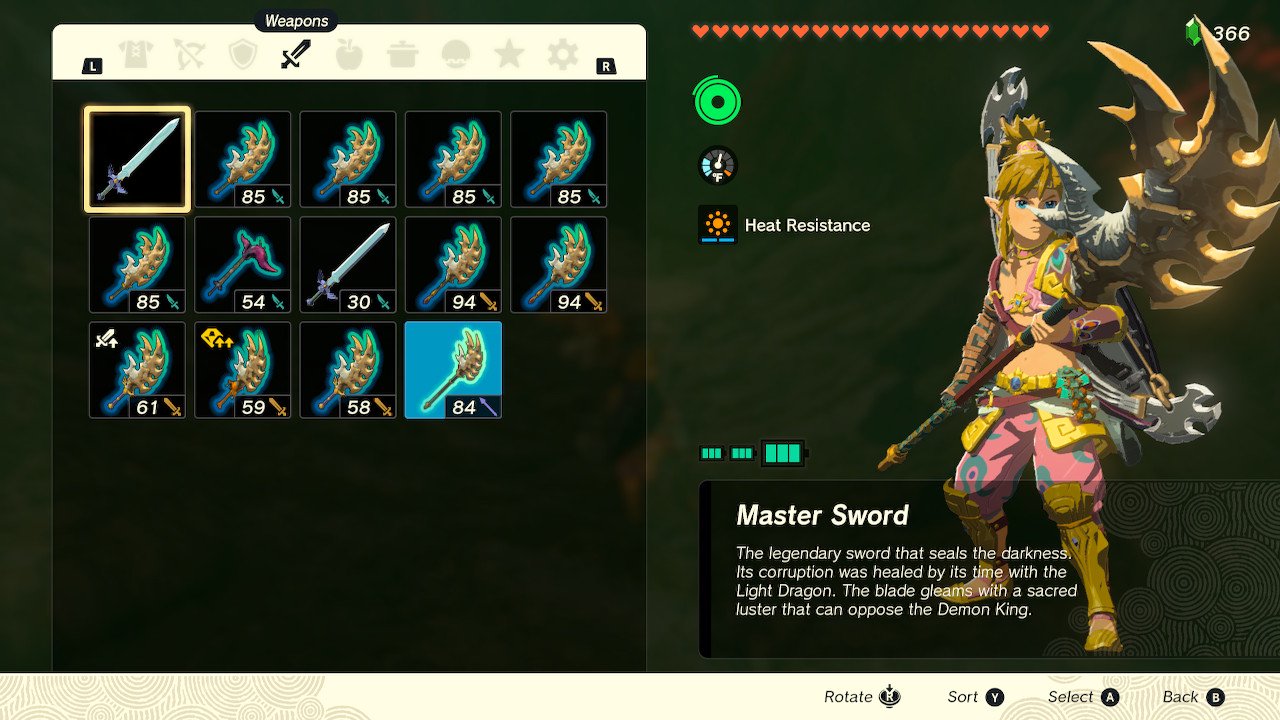Switch to the Armor tab
The width and height of the screenshot is (1280, 720).
(136, 55)
